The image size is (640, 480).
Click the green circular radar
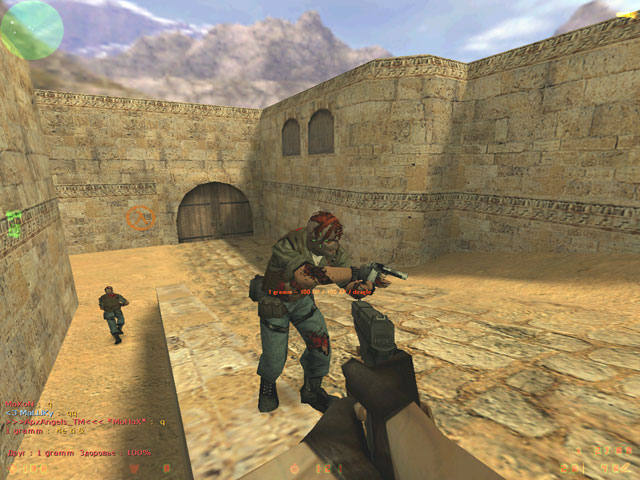pyautogui.click(x=31, y=29)
